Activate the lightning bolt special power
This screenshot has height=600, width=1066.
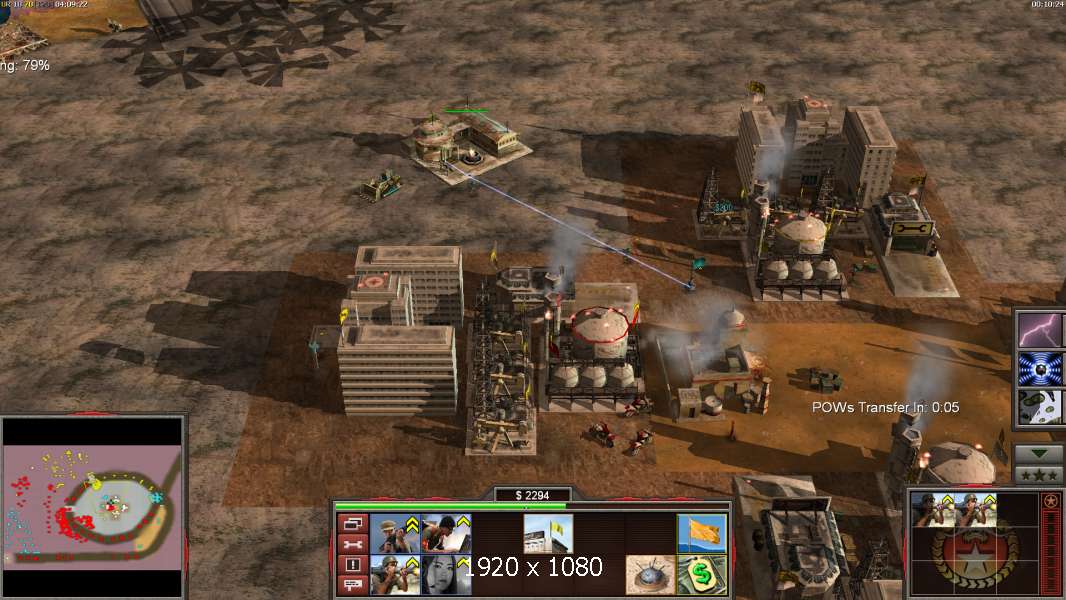point(1041,329)
